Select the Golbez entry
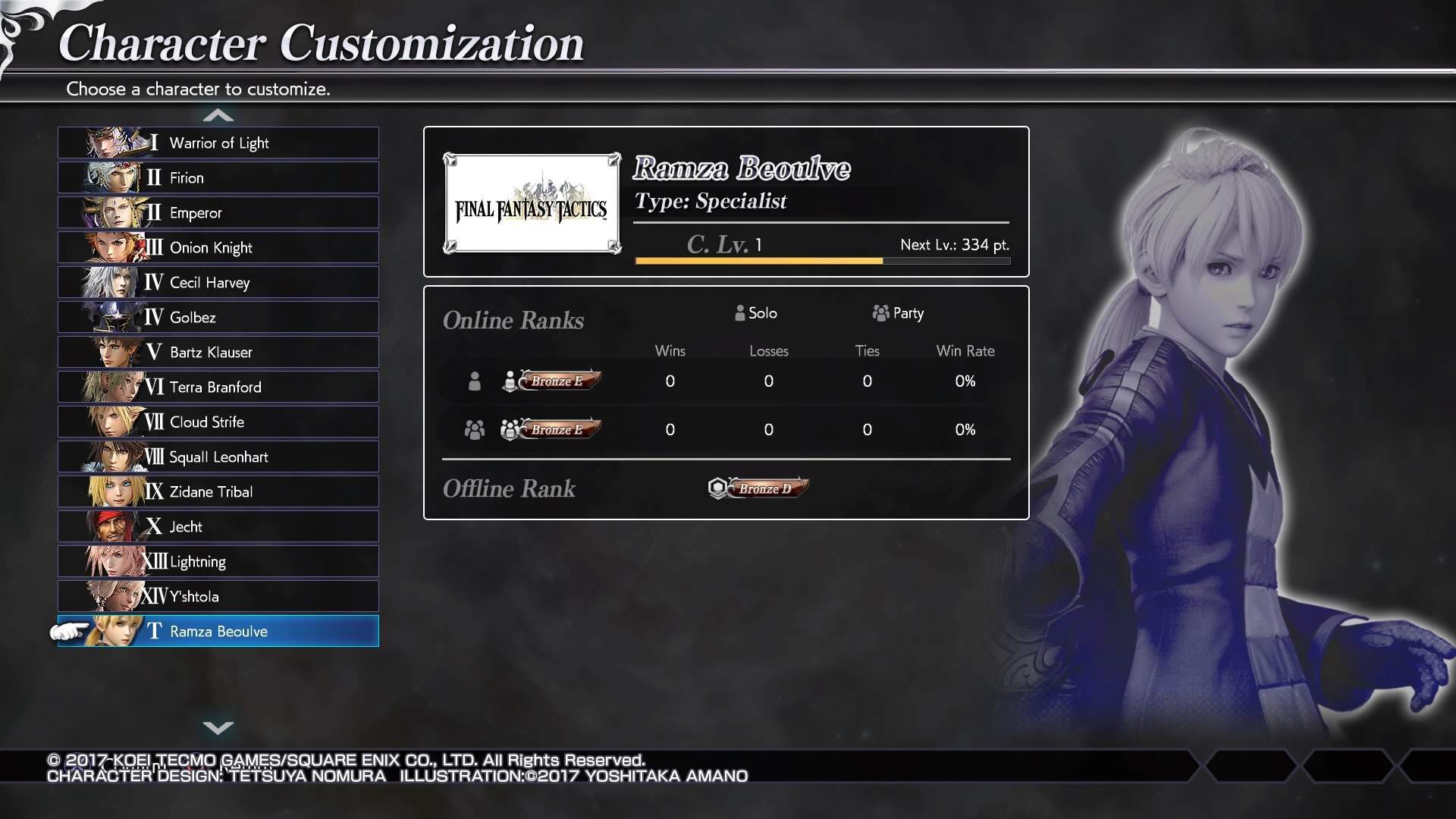The height and width of the screenshot is (819, 1456). pyautogui.click(x=218, y=317)
